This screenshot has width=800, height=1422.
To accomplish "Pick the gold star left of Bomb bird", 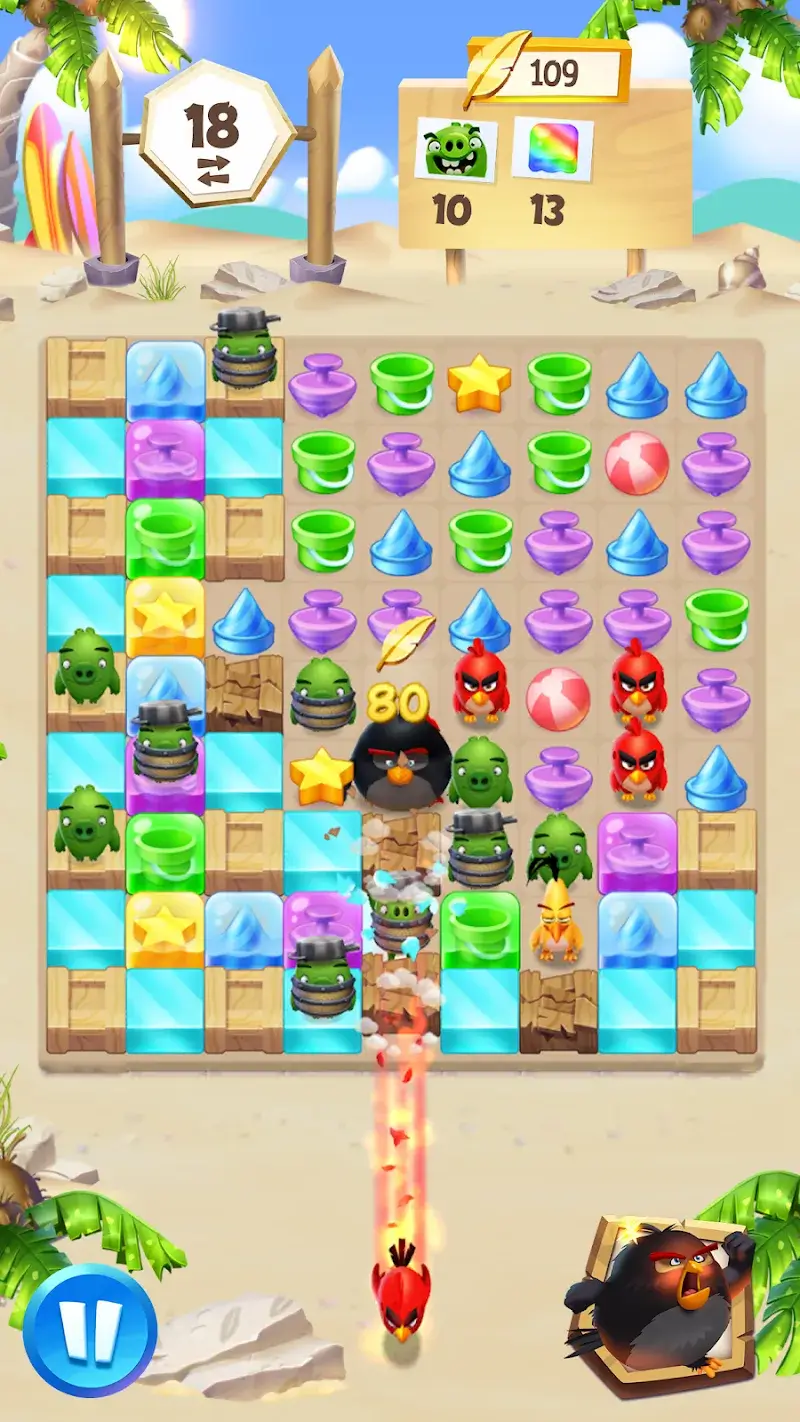I will pos(320,774).
